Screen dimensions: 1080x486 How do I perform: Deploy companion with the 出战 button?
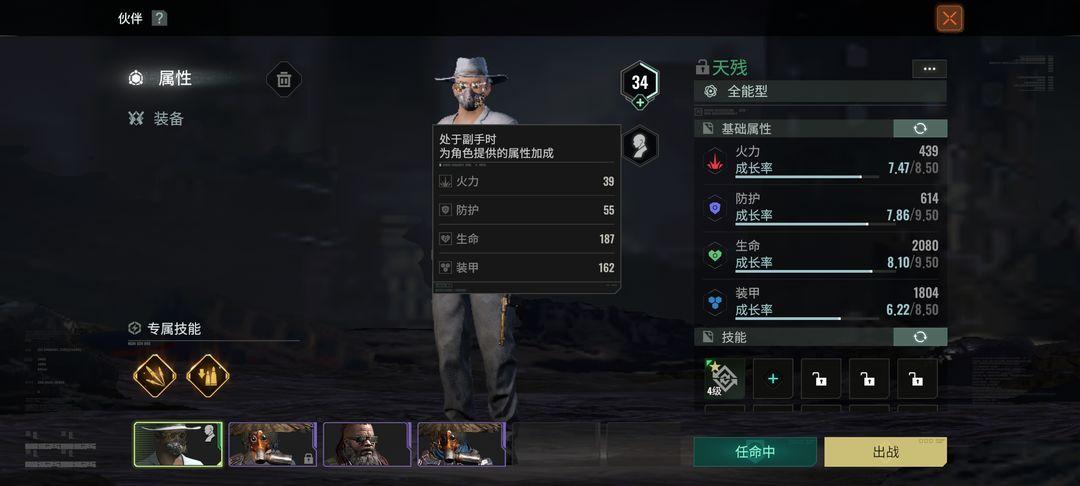point(885,451)
